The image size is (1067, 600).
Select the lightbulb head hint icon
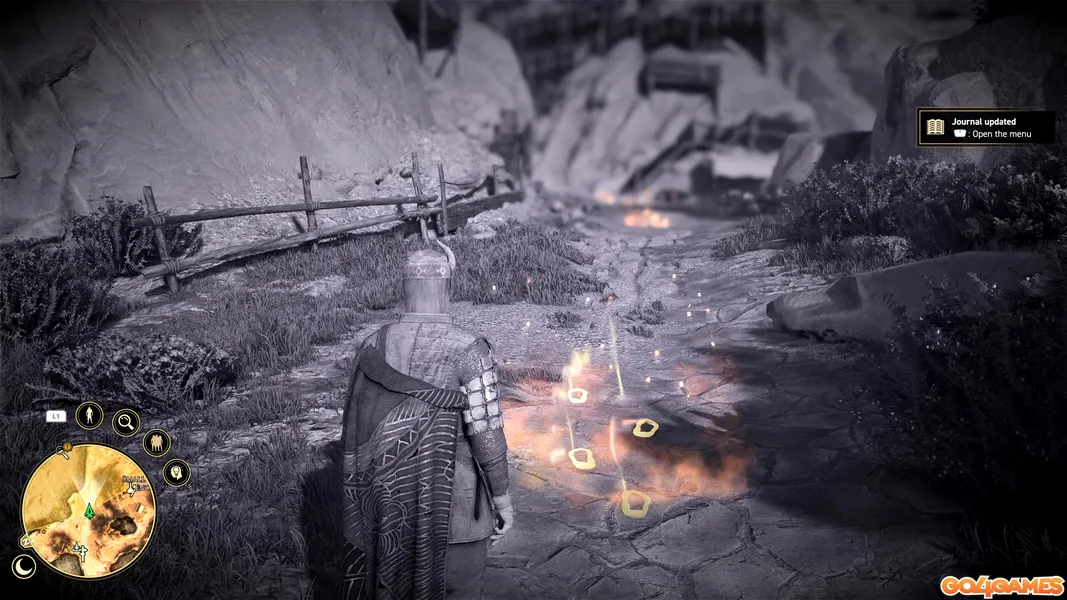(176, 471)
